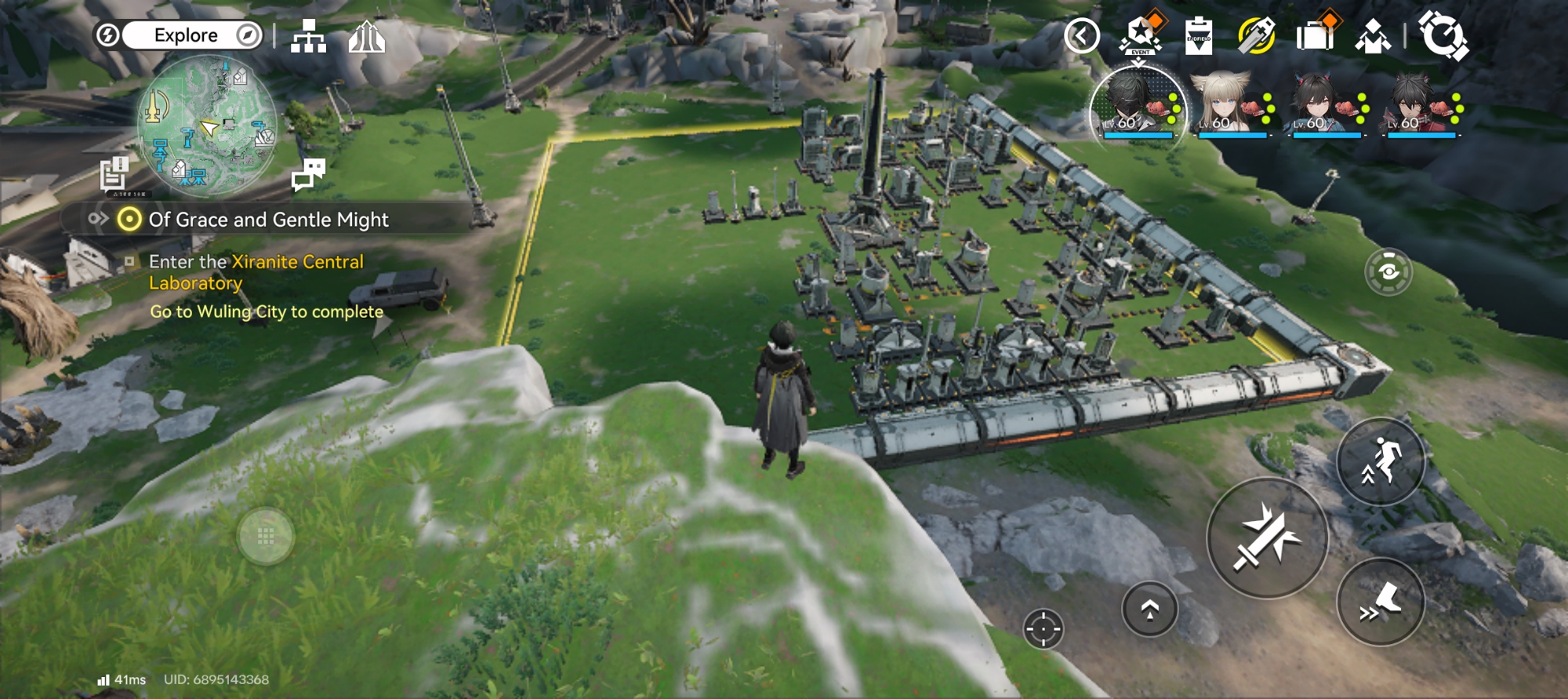Select the Of Grace and Gentle Might quest tracker

click(268, 220)
